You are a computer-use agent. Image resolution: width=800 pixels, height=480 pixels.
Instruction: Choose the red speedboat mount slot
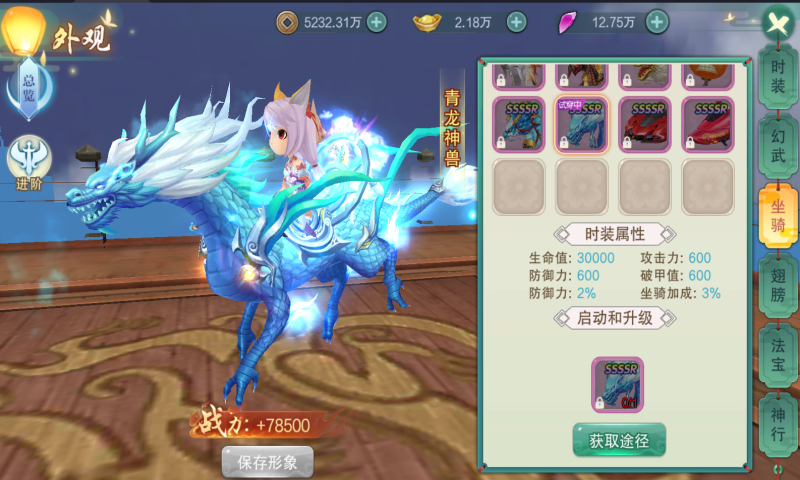tap(707, 125)
